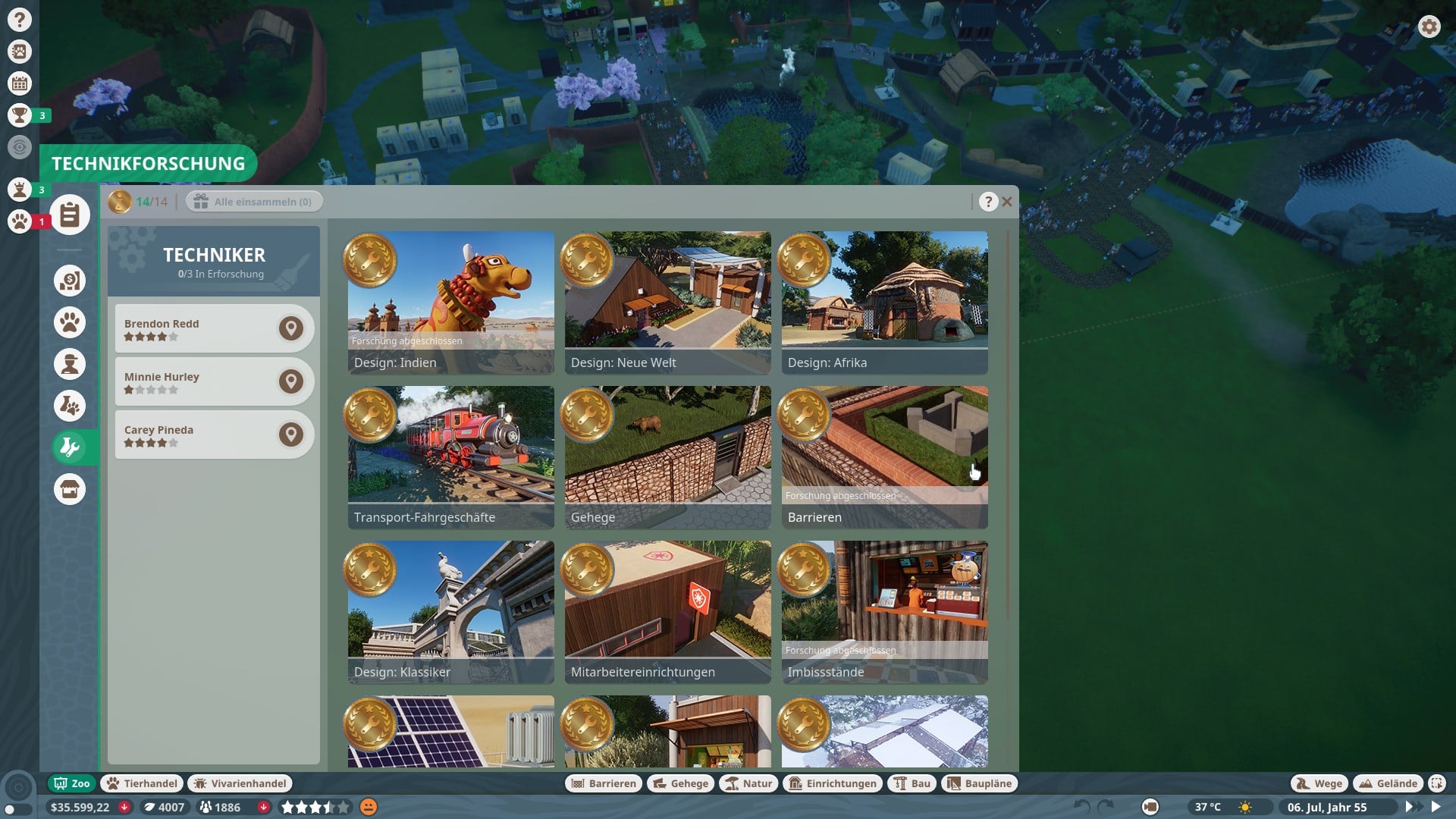
Task: Select technician Brendon Redd
Action: pos(197,328)
